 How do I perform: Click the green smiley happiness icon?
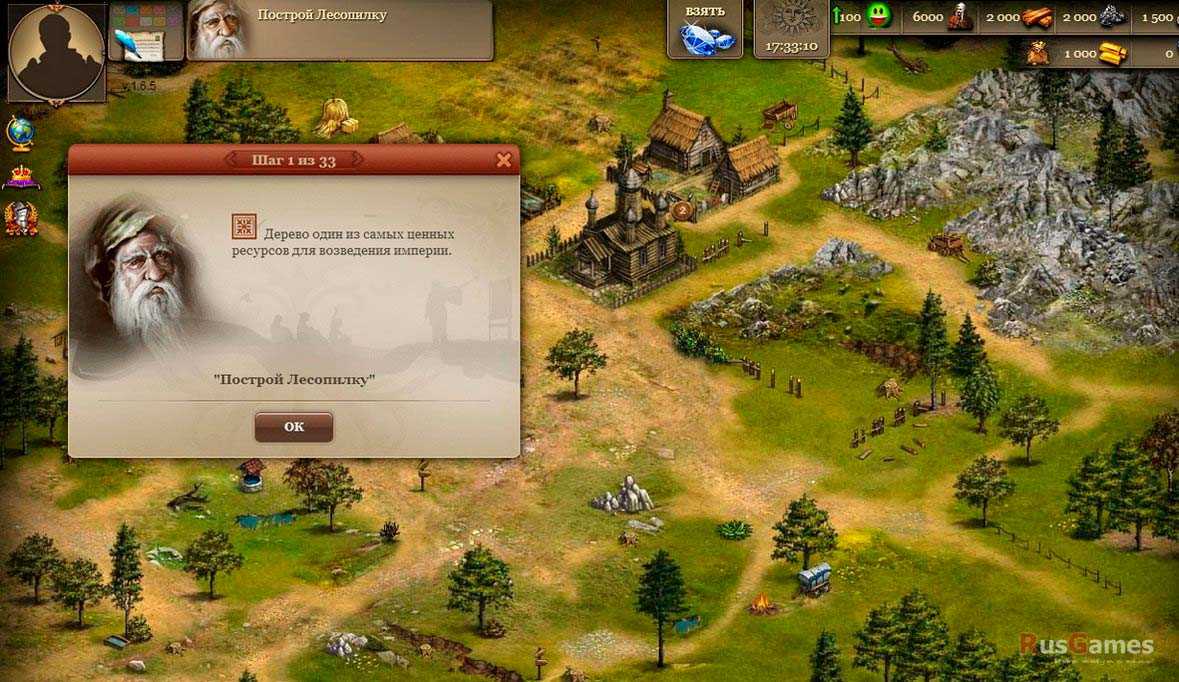click(x=879, y=17)
